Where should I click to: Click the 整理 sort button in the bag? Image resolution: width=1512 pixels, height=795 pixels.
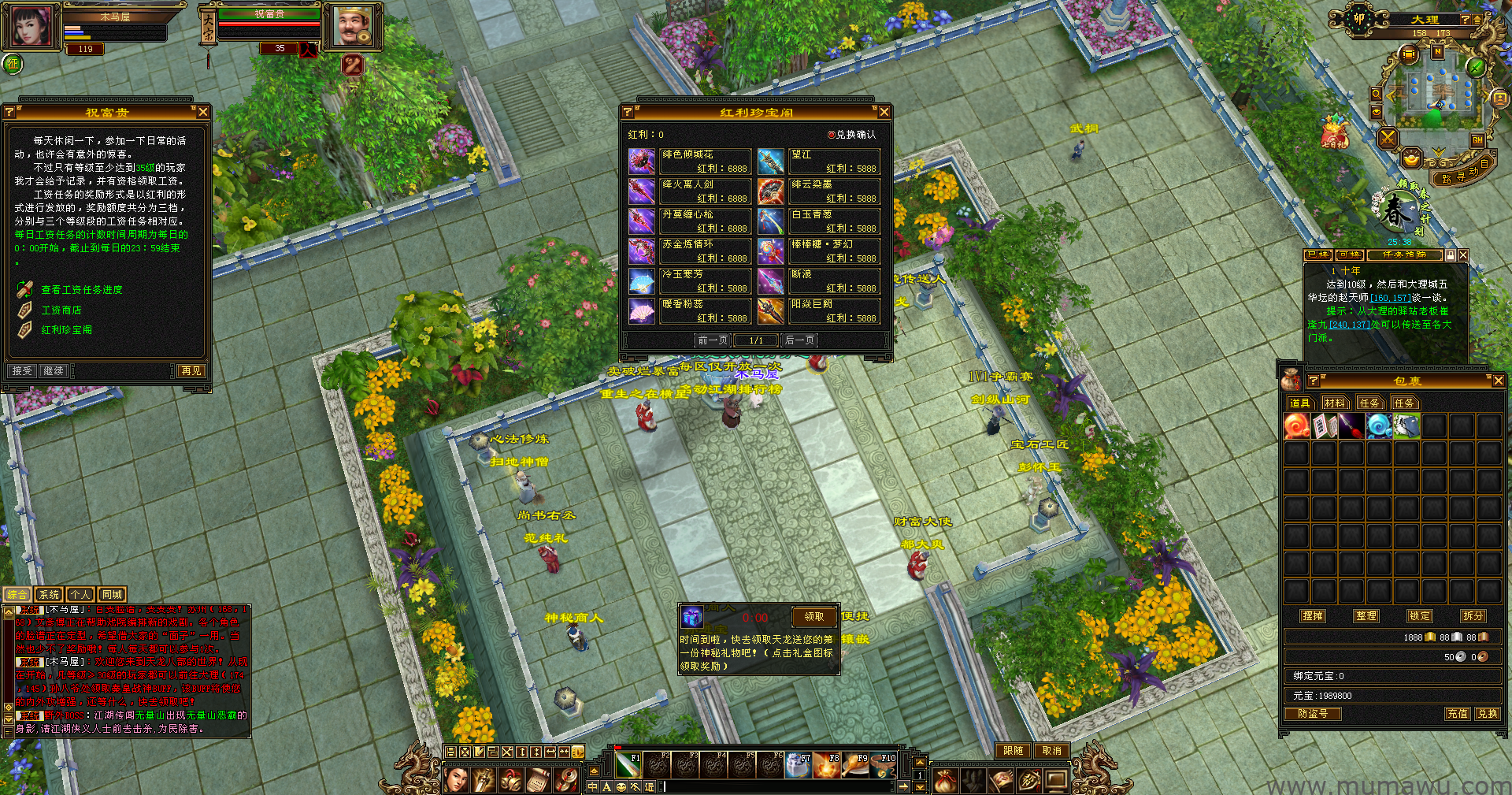tap(1366, 616)
